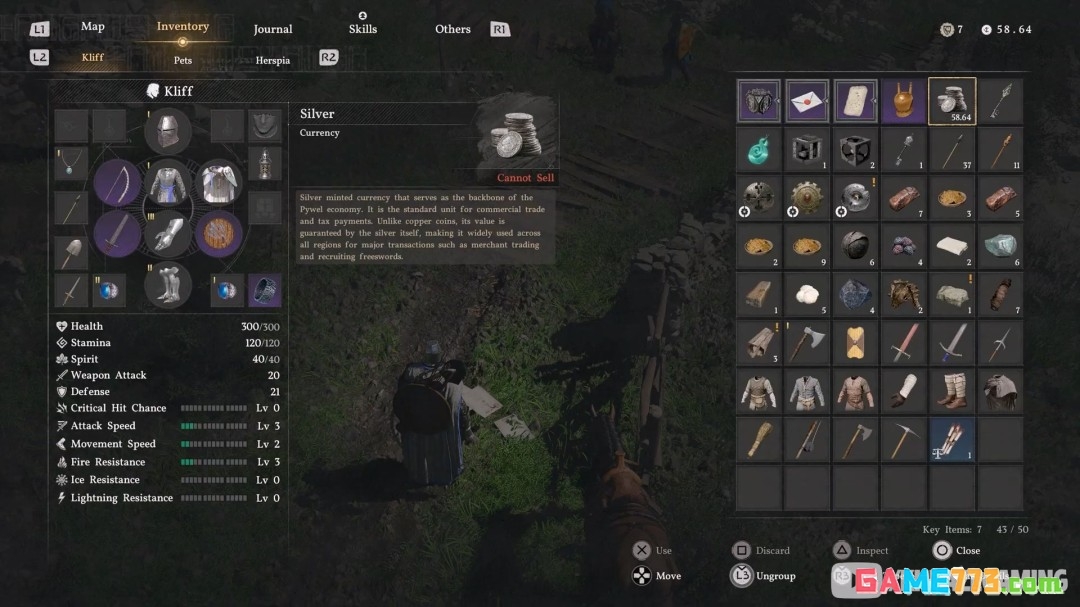Open the Others tab
1080x607 pixels.
coord(453,29)
